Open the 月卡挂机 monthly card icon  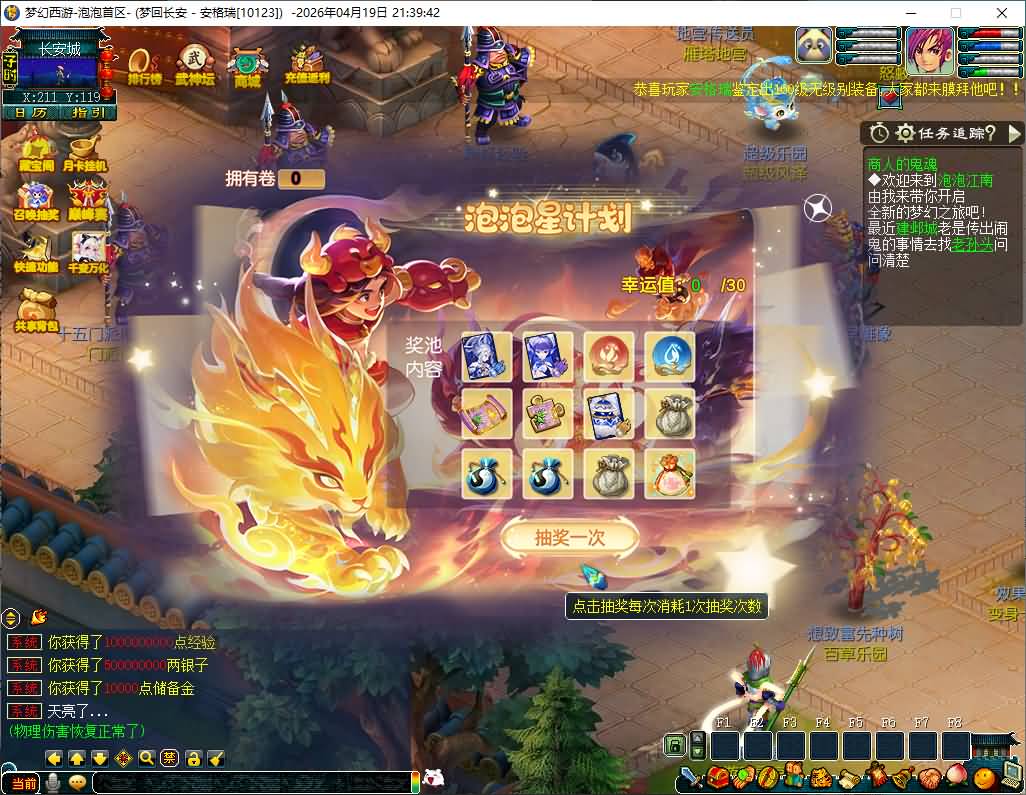point(85,150)
